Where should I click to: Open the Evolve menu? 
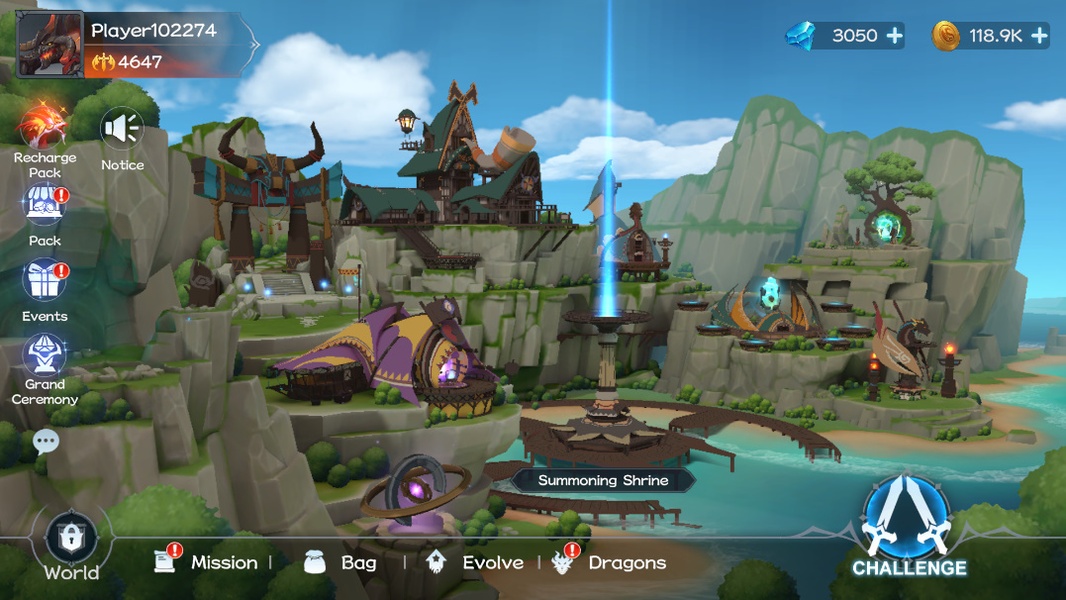coord(475,563)
